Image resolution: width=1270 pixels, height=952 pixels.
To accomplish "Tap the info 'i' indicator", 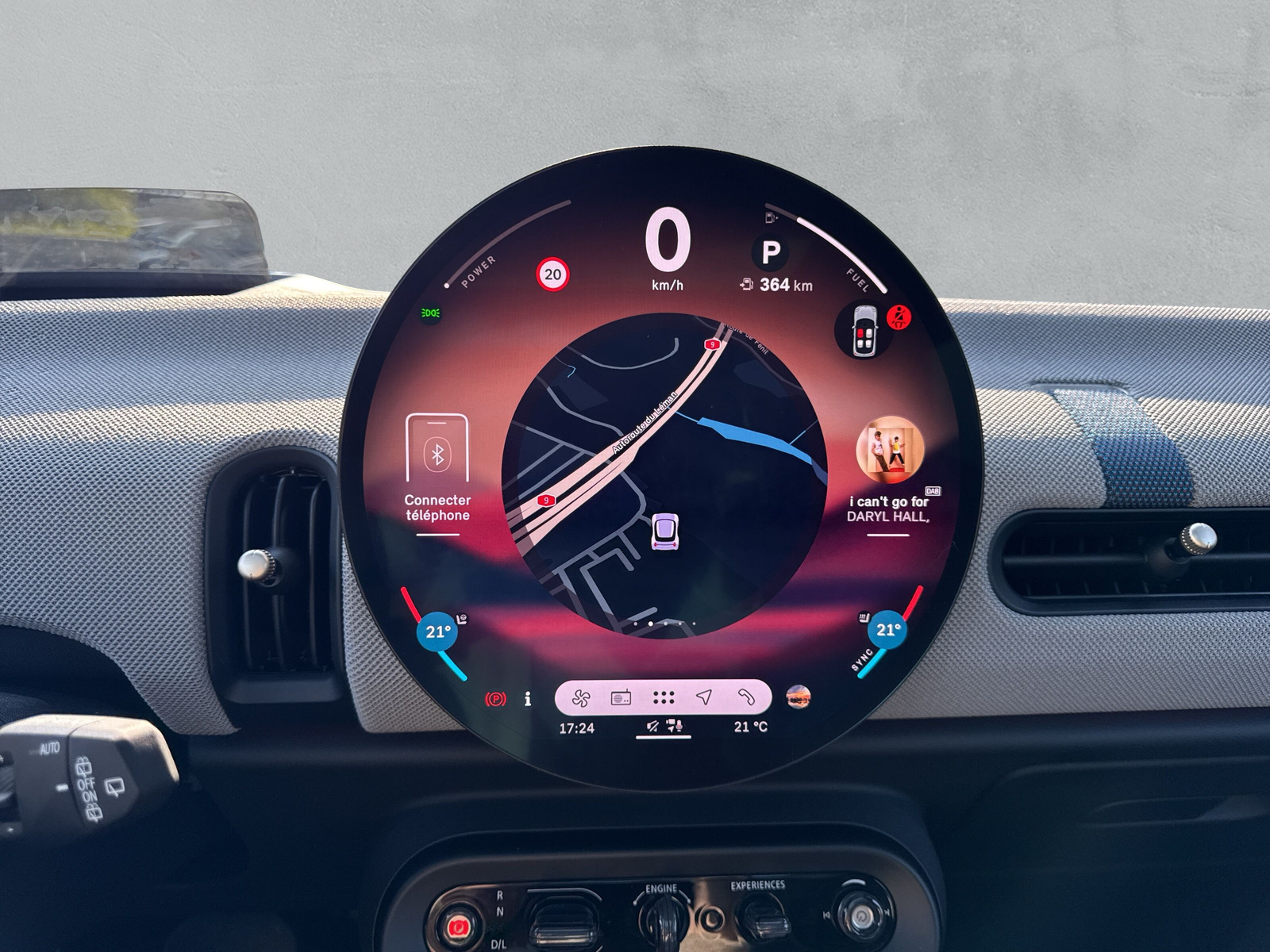I will pyautogui.click(x=528, y=698).
